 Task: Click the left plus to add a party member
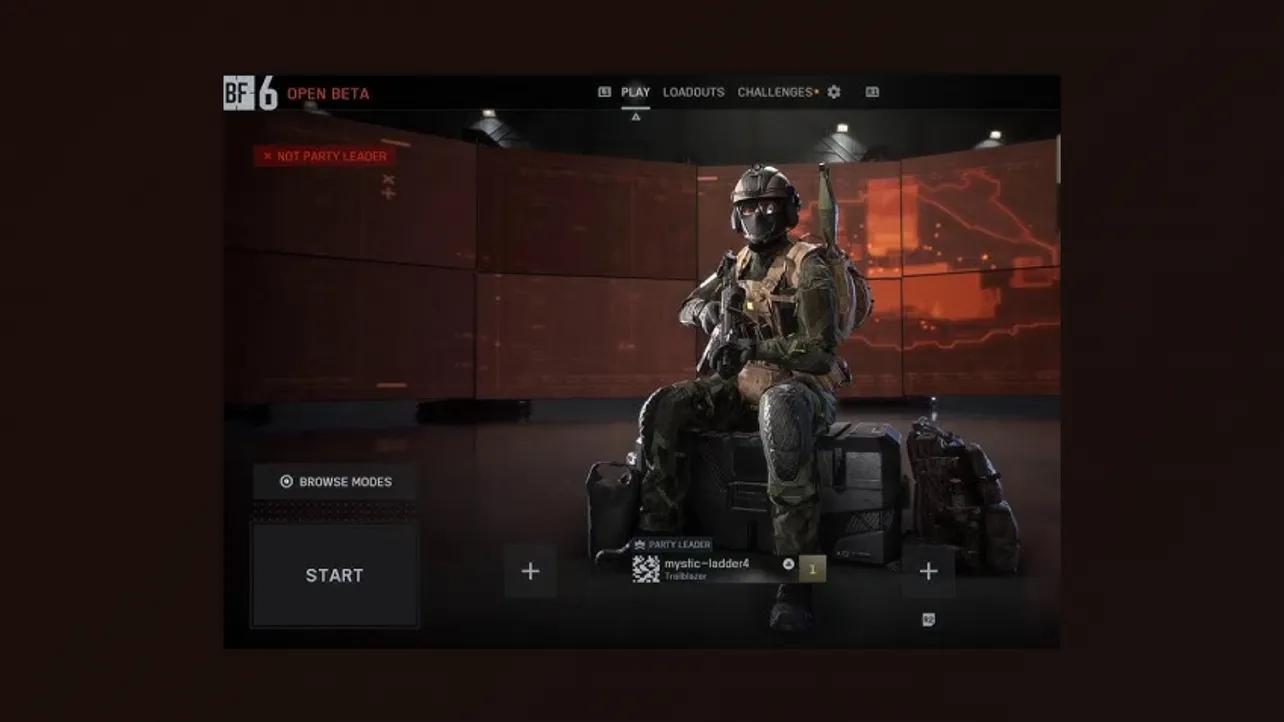click(x=531, y=570)
